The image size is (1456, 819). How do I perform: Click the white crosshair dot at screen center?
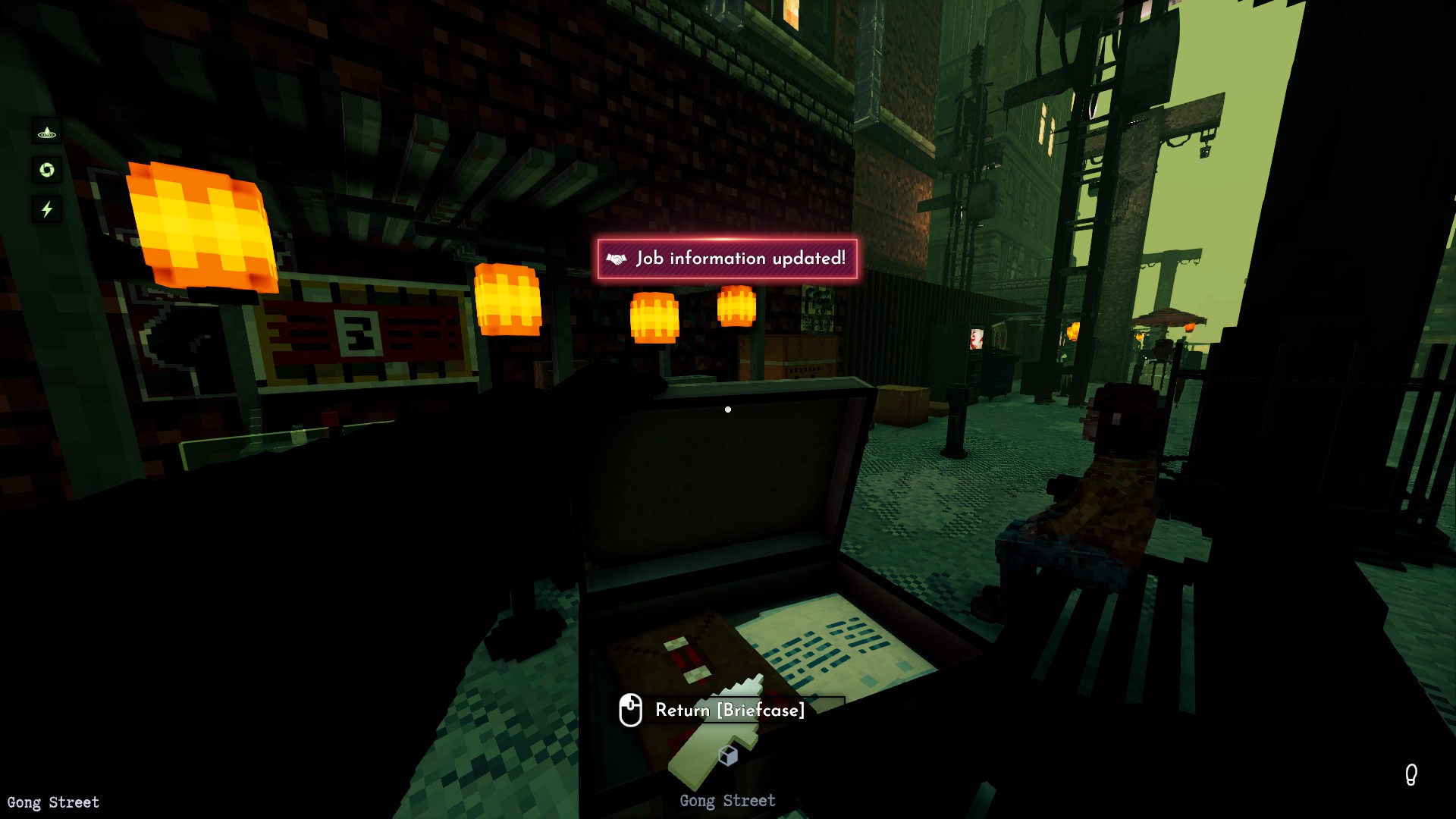pyautogui.click(x=729, y=409)
